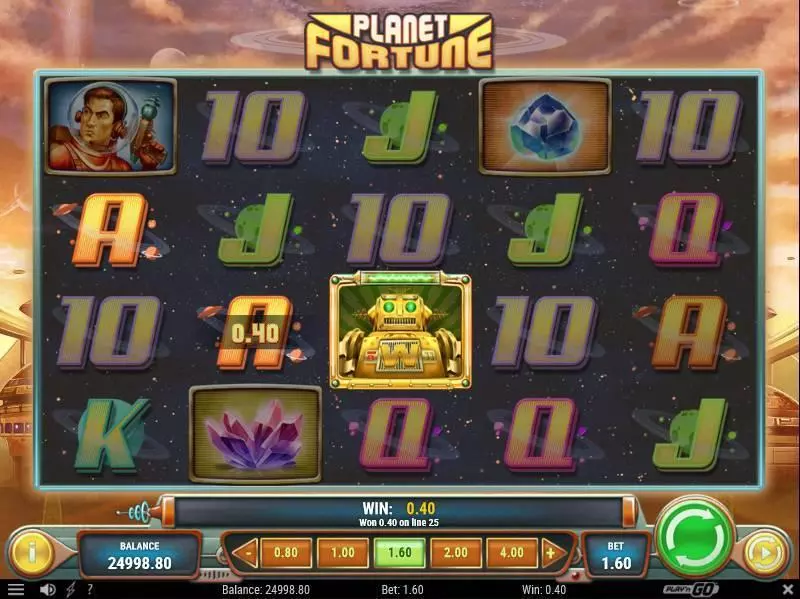Viewport: 800px width, 599px height.
Task: Open help with the question mark icon
Action: (90, 590)
